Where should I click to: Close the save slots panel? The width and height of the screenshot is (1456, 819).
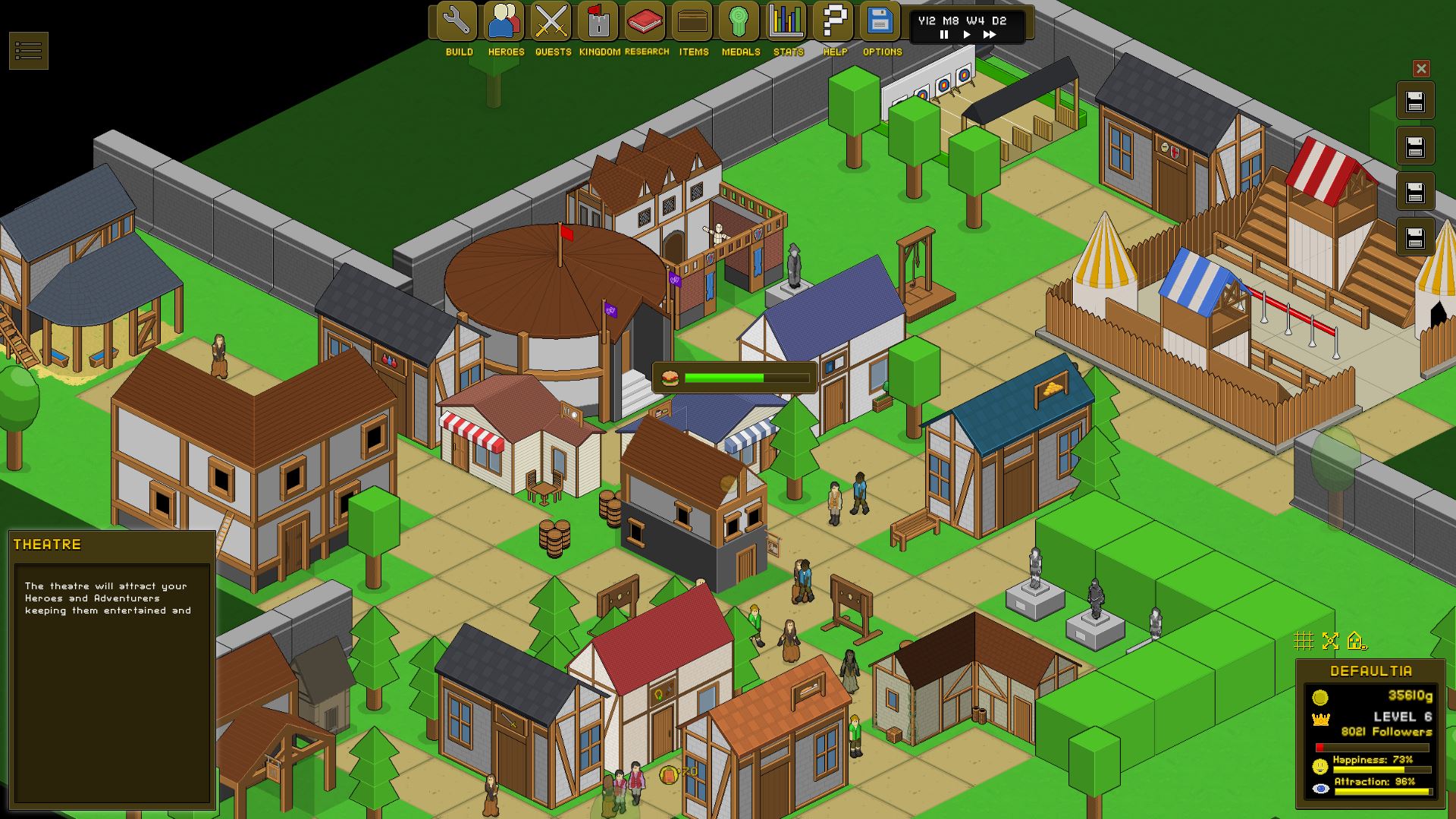(1421, 69)
